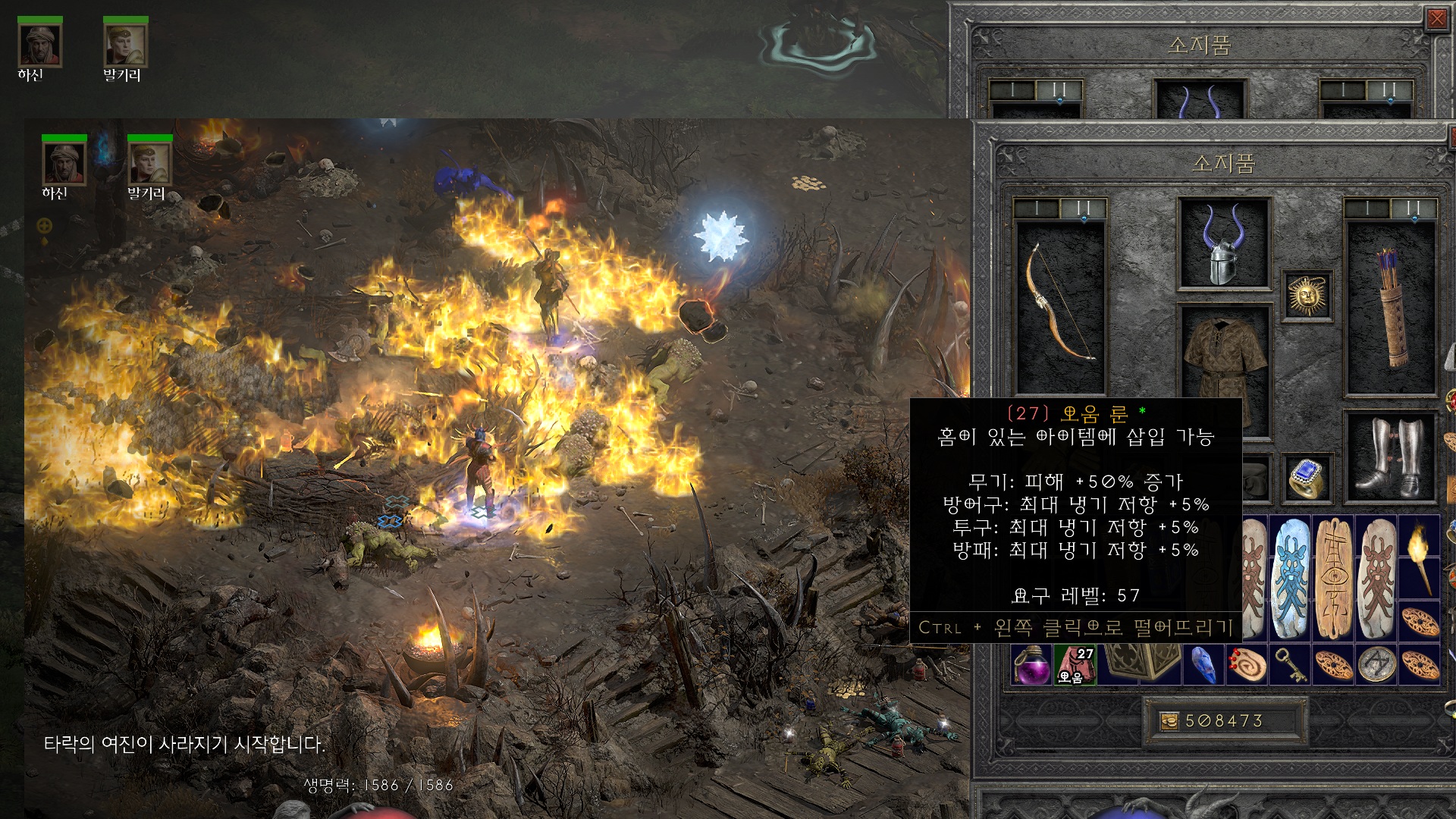Select the wooden eye-carved grand charm
The image size is (1456, 819).
click(x=1333, y=576)
